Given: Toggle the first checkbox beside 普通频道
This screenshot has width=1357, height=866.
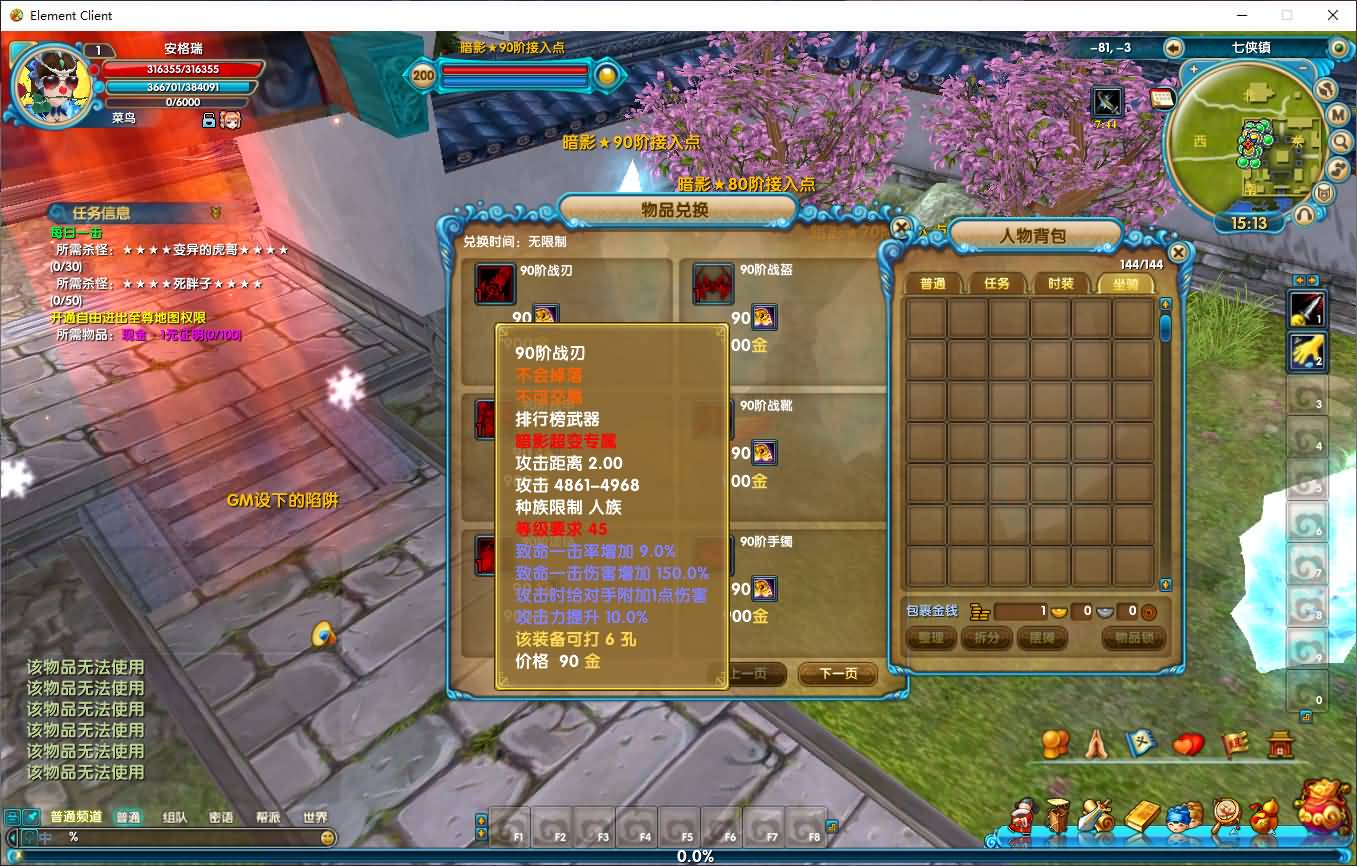Looking at the screenshot, I should [12, 817].
